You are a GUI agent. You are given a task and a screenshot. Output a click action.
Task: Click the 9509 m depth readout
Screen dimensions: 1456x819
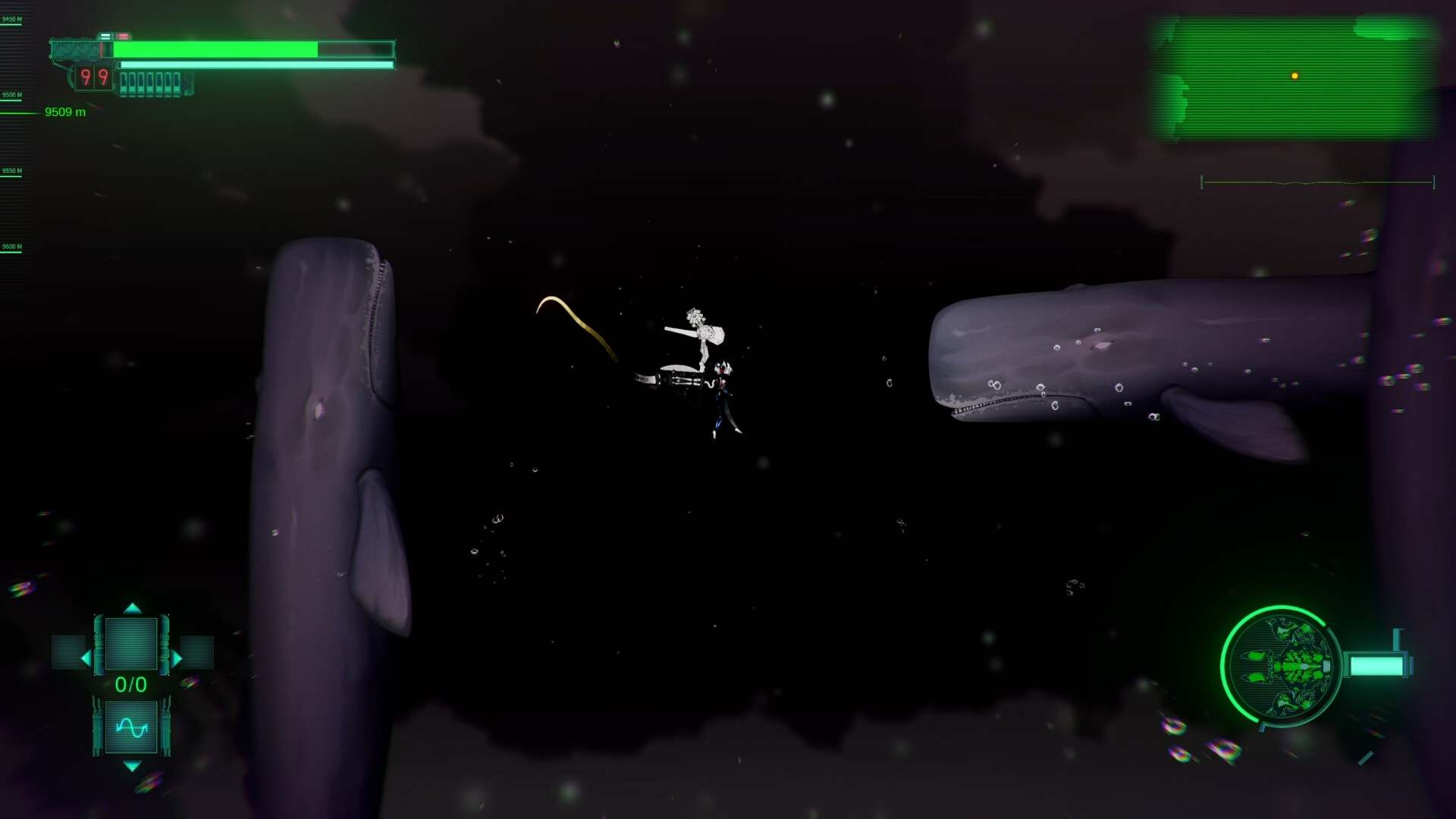65,111
